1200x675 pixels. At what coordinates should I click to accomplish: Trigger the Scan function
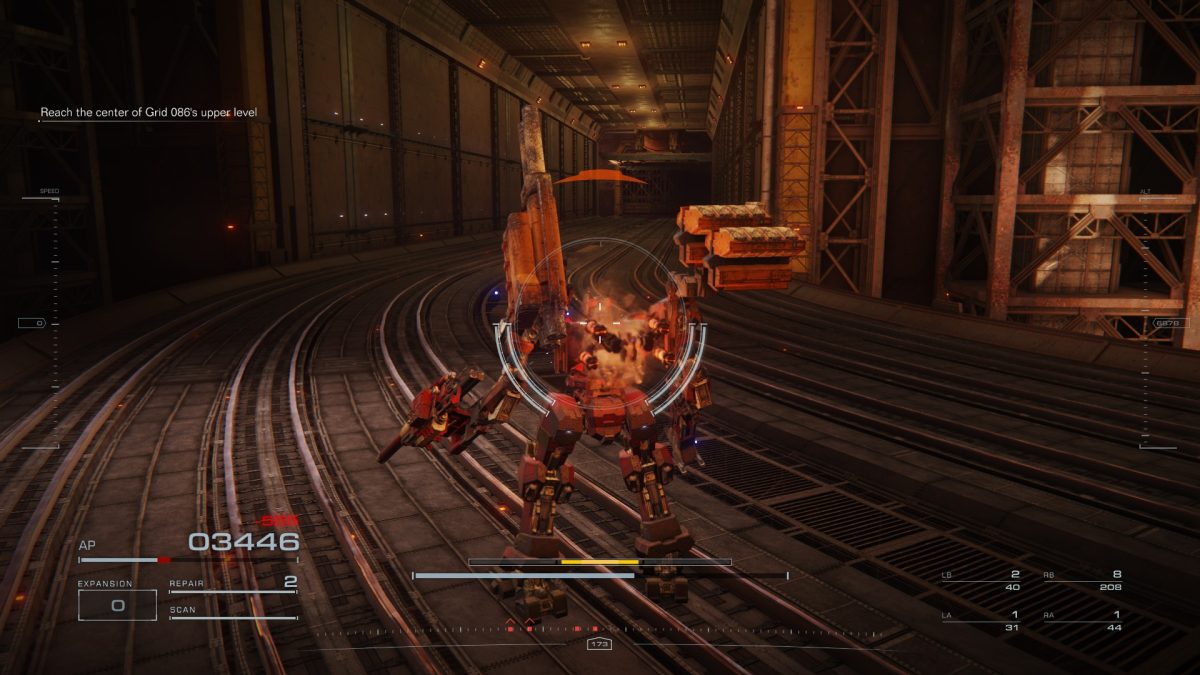click(x=233, y=611)
